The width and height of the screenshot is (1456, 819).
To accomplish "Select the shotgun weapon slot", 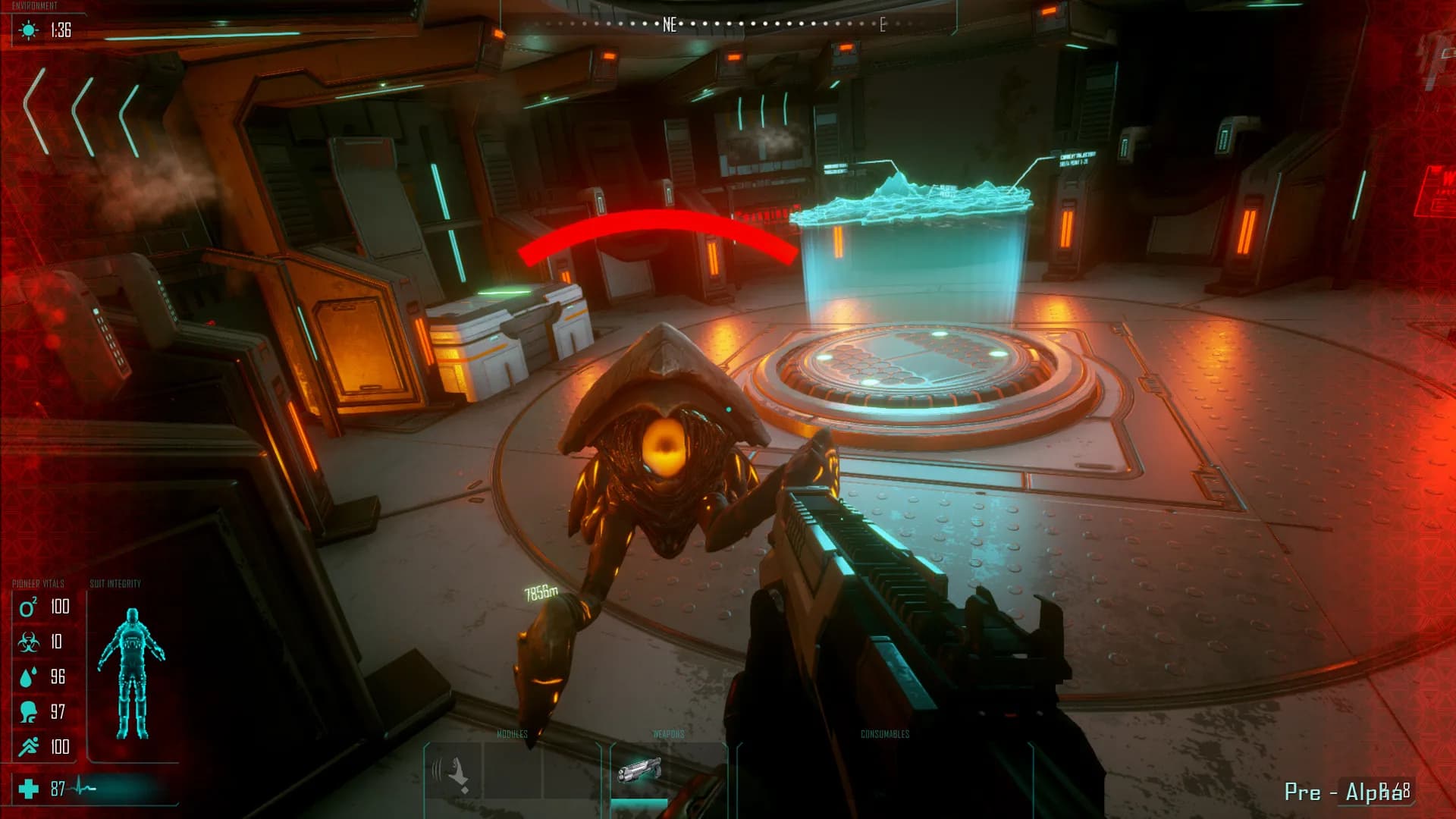I will (639, 772).
